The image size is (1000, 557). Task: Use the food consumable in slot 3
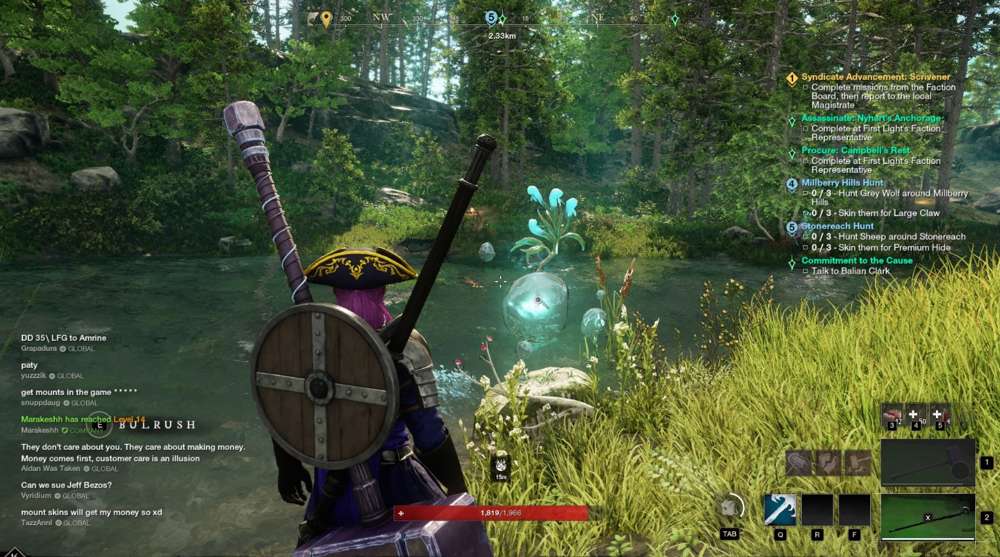[892, 415]
